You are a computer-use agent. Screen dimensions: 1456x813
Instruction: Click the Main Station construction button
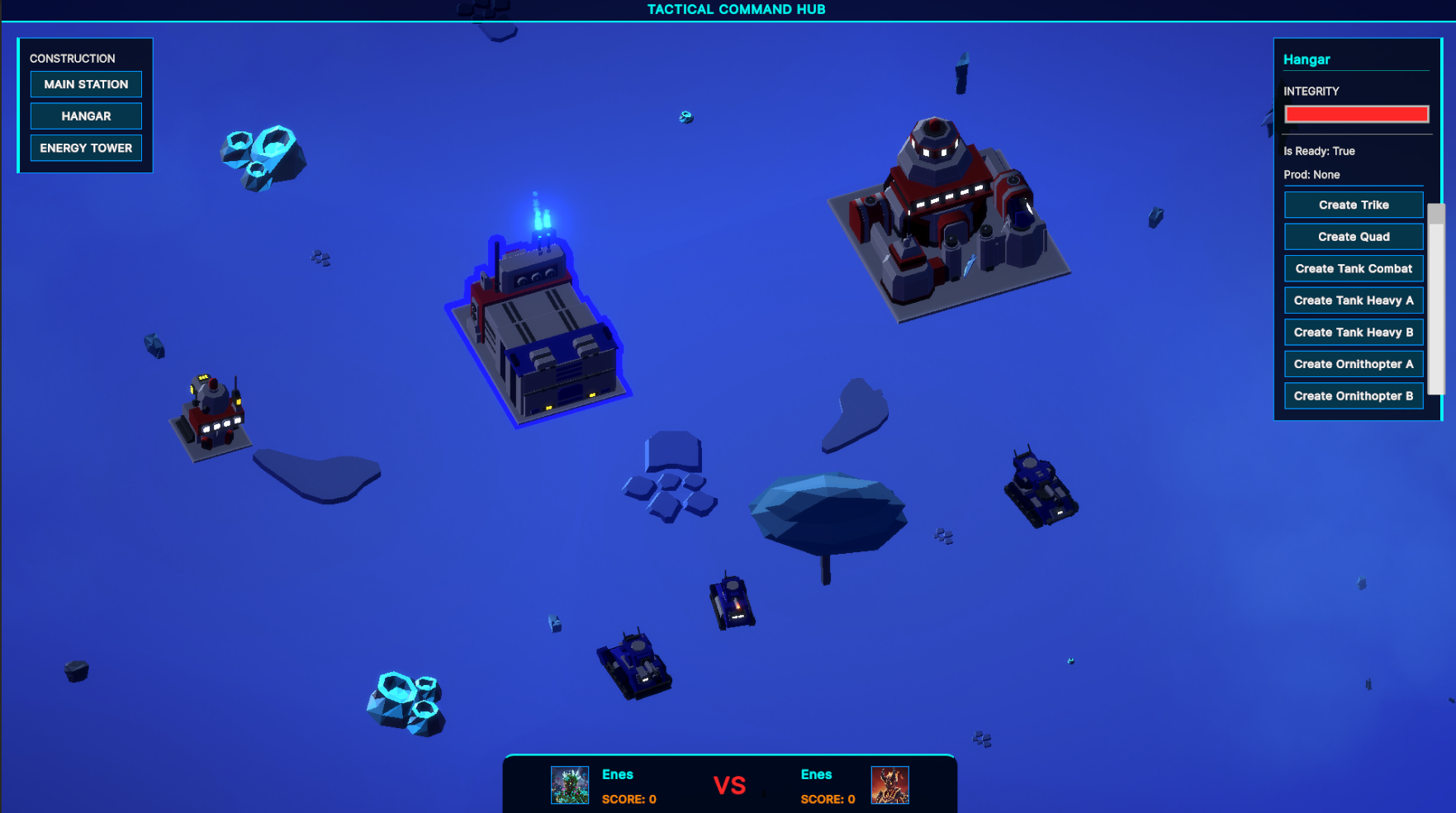pos(86,83)
